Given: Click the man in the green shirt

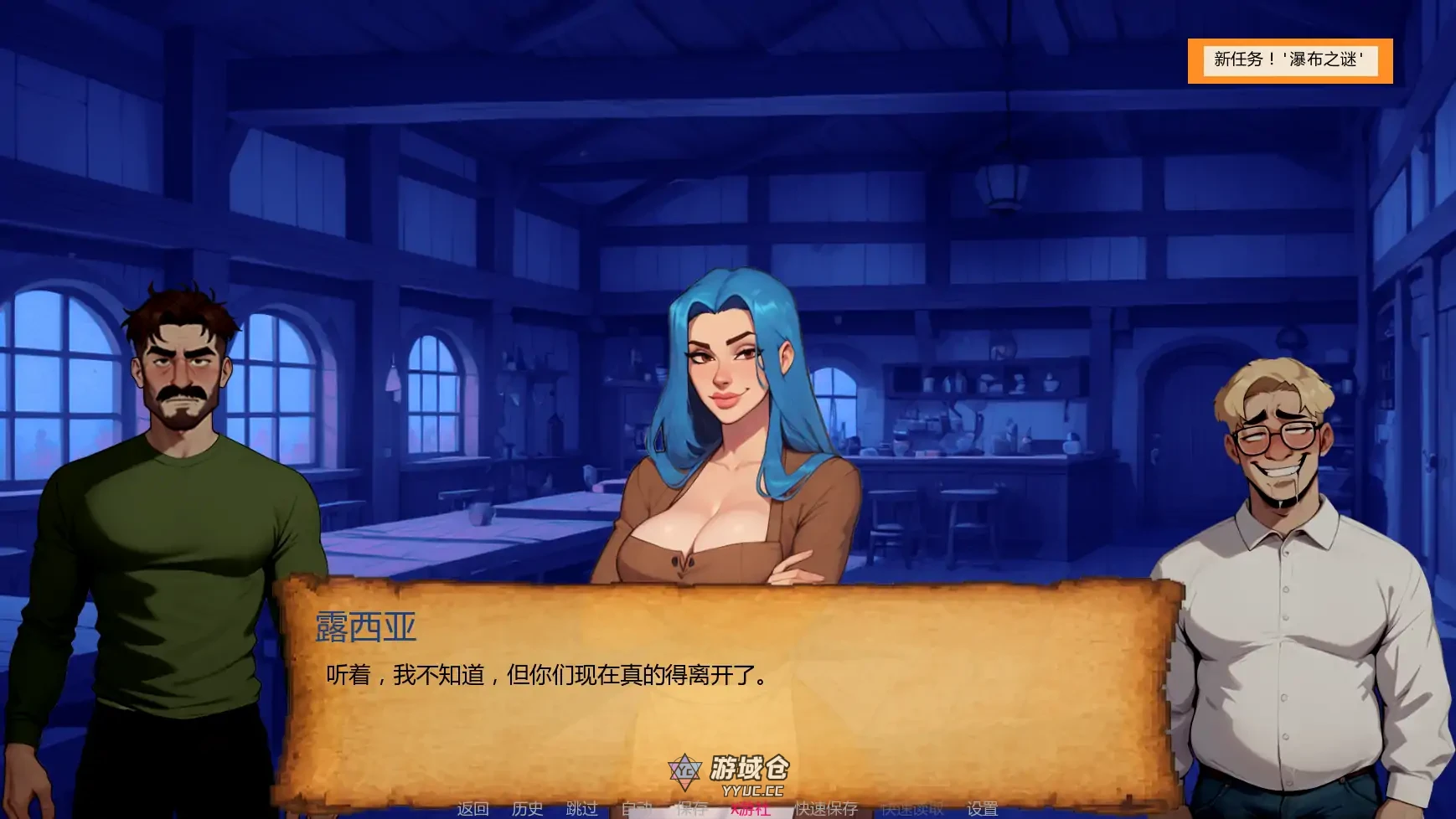Looking at the screenshot, I should (x=176, y=461).
